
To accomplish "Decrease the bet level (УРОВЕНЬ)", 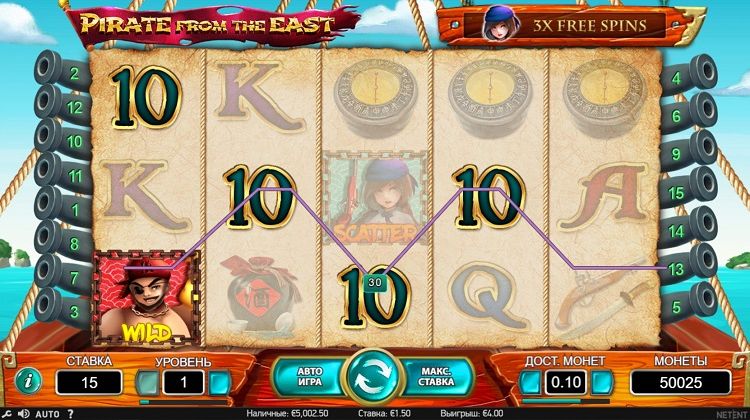I will pyautogui.click(x=148, y=381).
